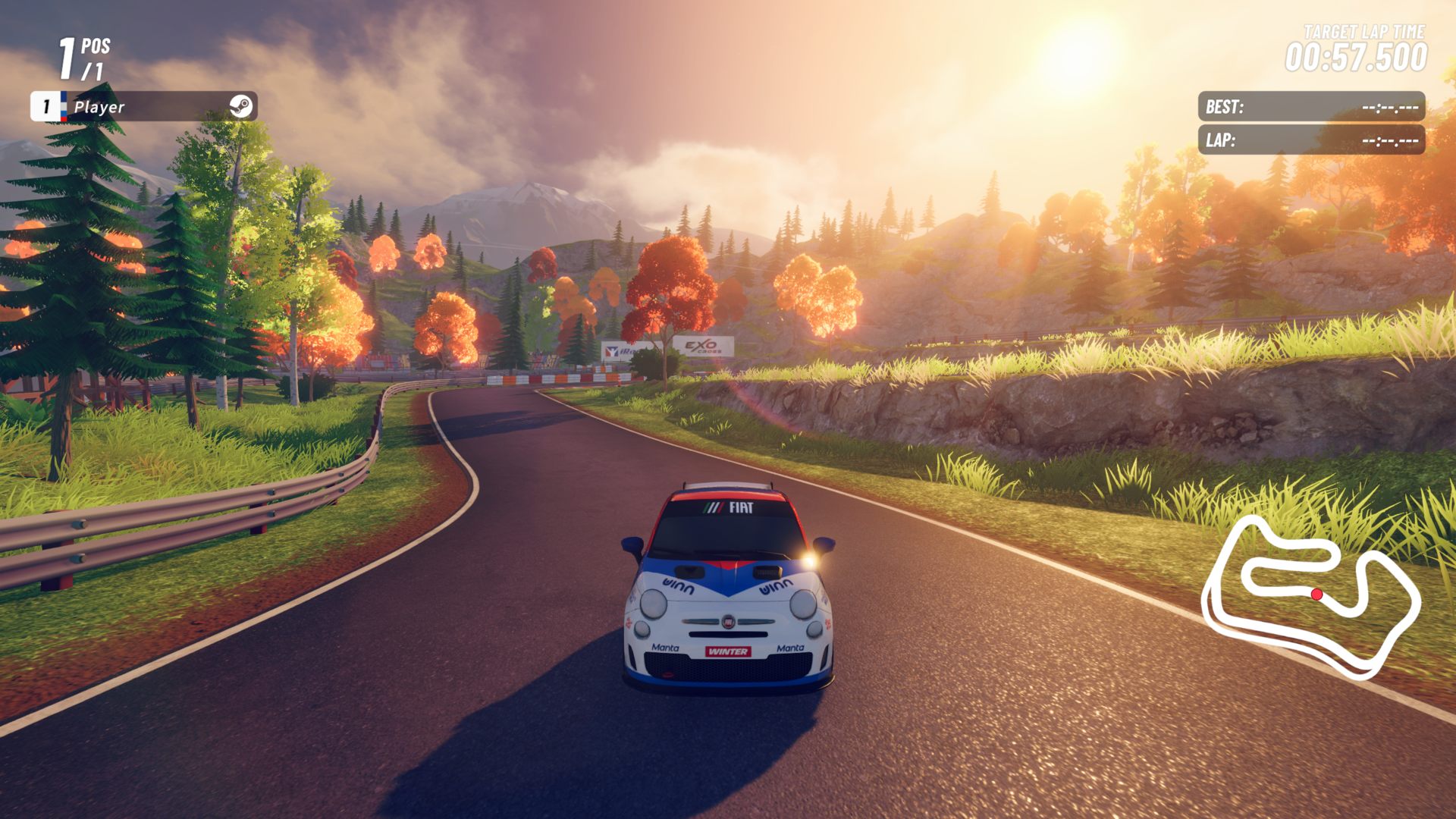Click the red position marker on minimap
Screen dimensions: 1456x819
(x=1317, y=595)
